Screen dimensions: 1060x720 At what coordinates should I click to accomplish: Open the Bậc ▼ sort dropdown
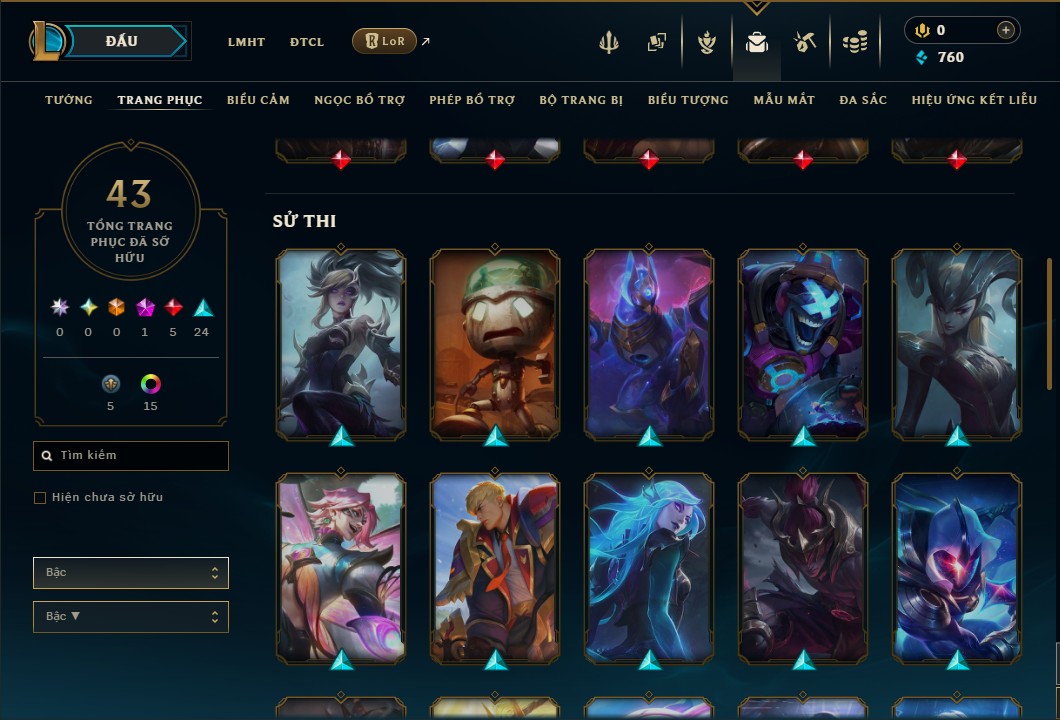click(131, 617)
